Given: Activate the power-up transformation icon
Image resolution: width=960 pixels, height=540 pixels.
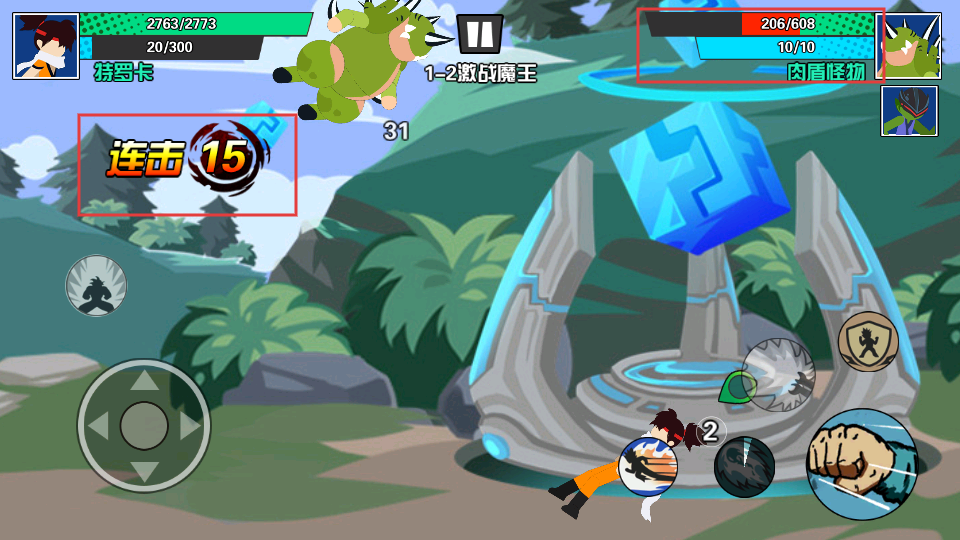Looking at the screenshot, I should pyautogui.click(x=96, y=285).
